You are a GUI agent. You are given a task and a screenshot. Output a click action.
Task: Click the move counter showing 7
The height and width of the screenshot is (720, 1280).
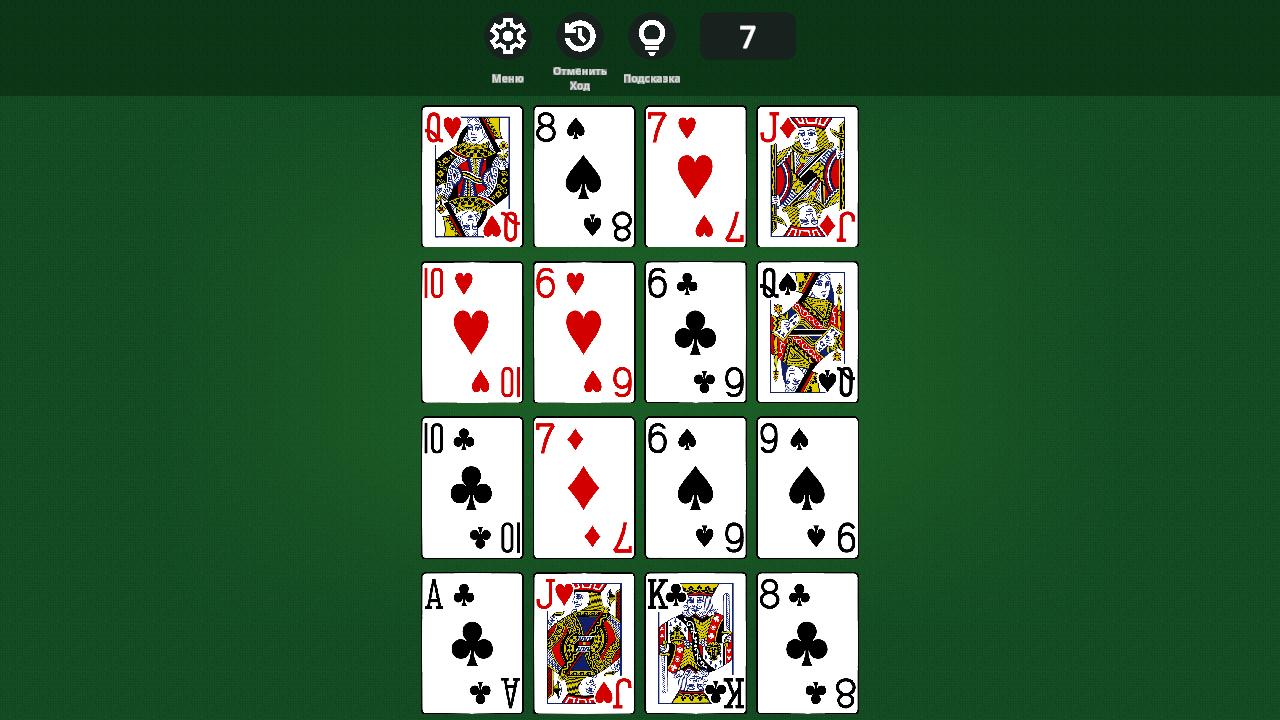pos(748,35)
